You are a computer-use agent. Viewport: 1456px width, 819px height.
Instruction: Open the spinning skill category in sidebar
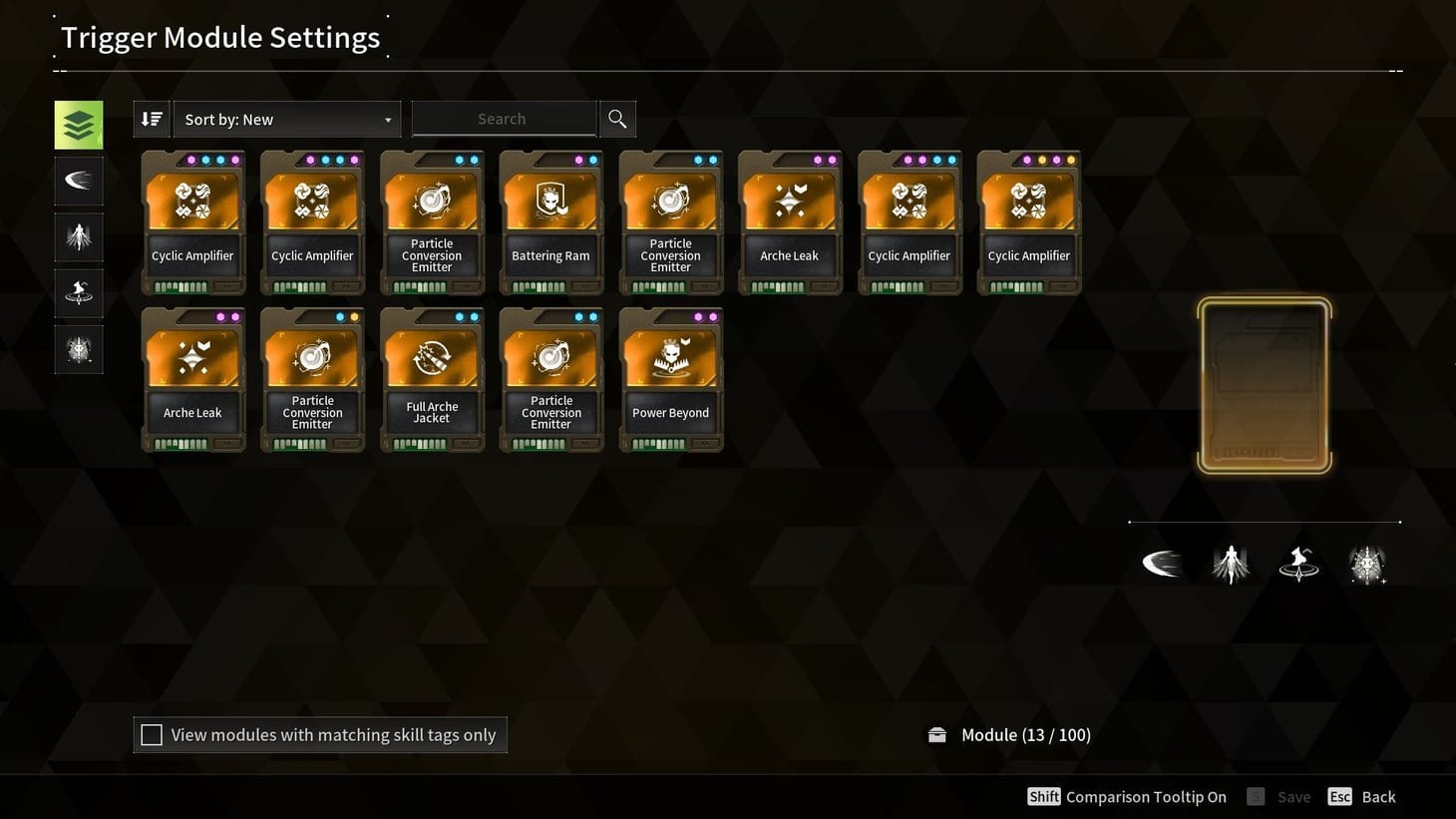point(79,292)
